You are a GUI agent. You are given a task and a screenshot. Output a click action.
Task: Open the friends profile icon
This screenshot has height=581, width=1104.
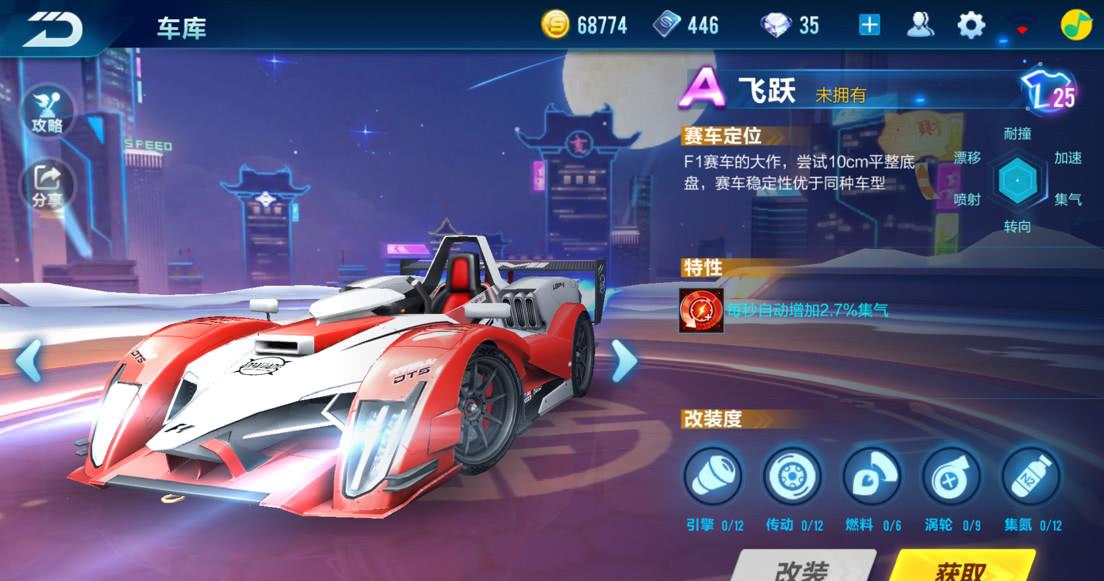click(920, 25)
